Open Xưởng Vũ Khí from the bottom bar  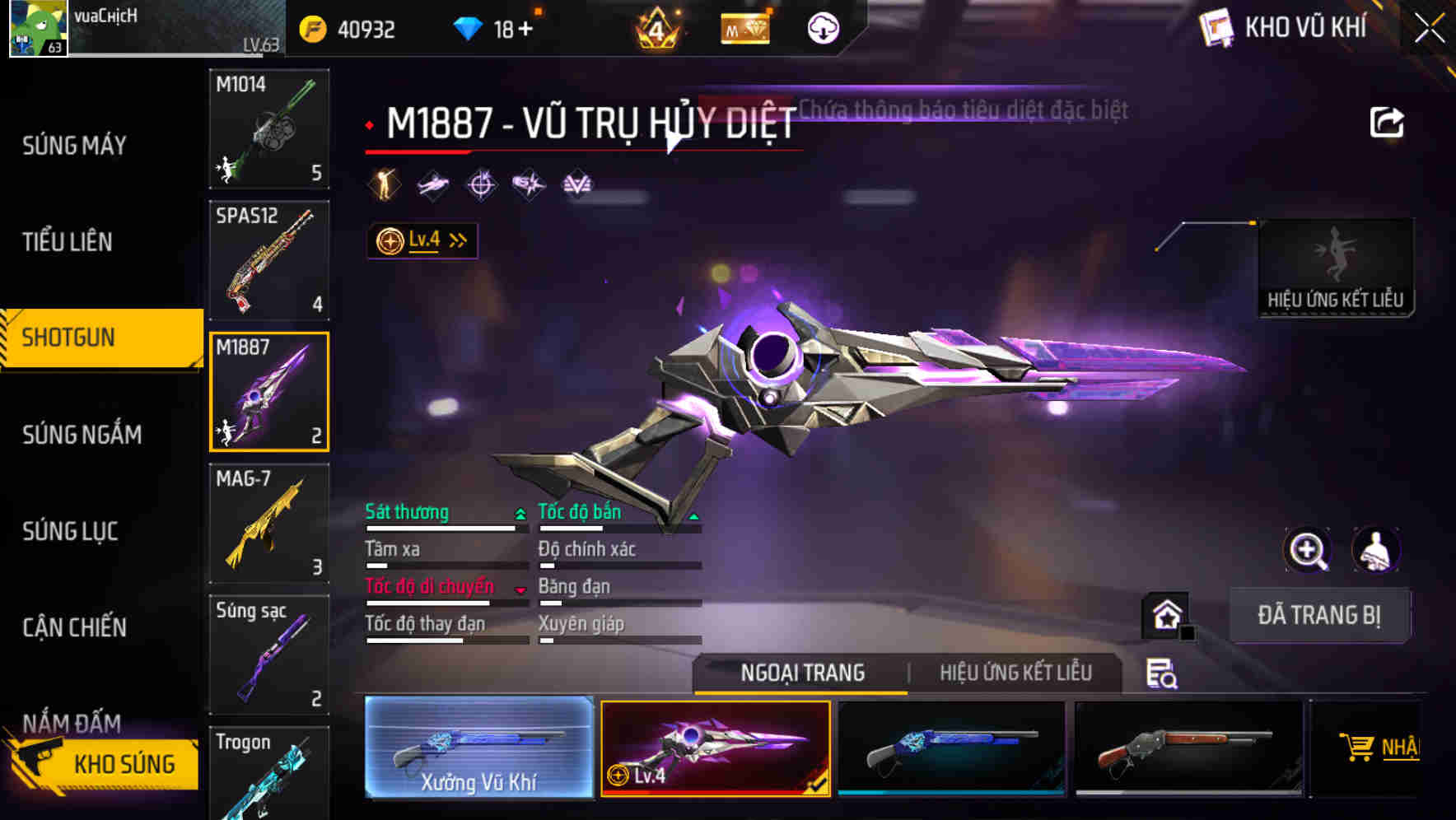tap(479, 748)
